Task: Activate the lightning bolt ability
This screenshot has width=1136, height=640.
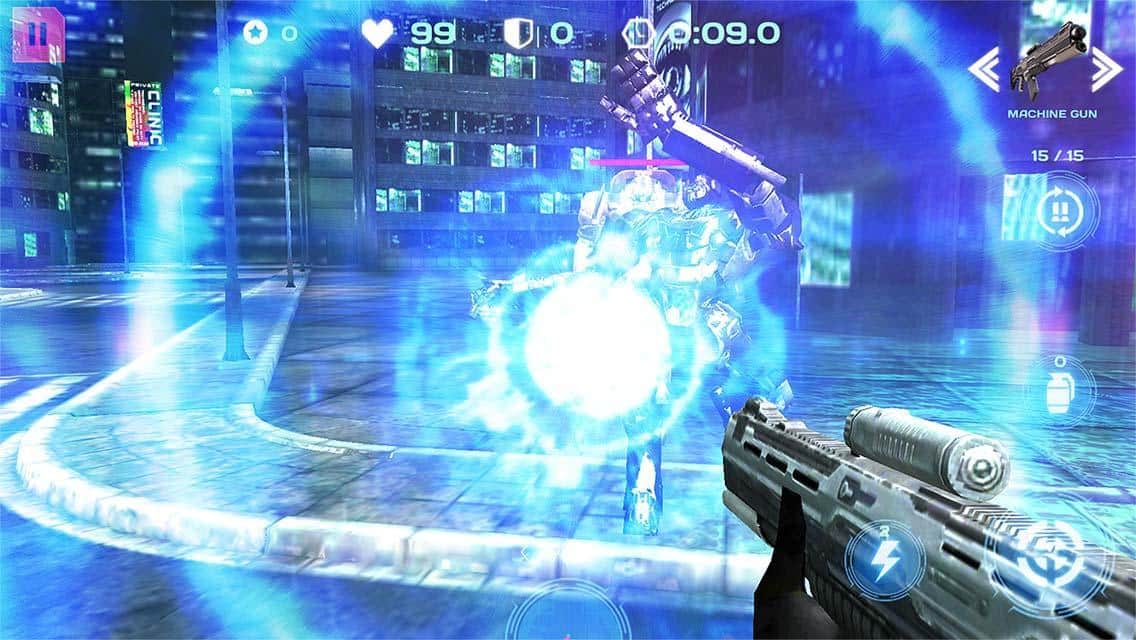Action: 886,562
